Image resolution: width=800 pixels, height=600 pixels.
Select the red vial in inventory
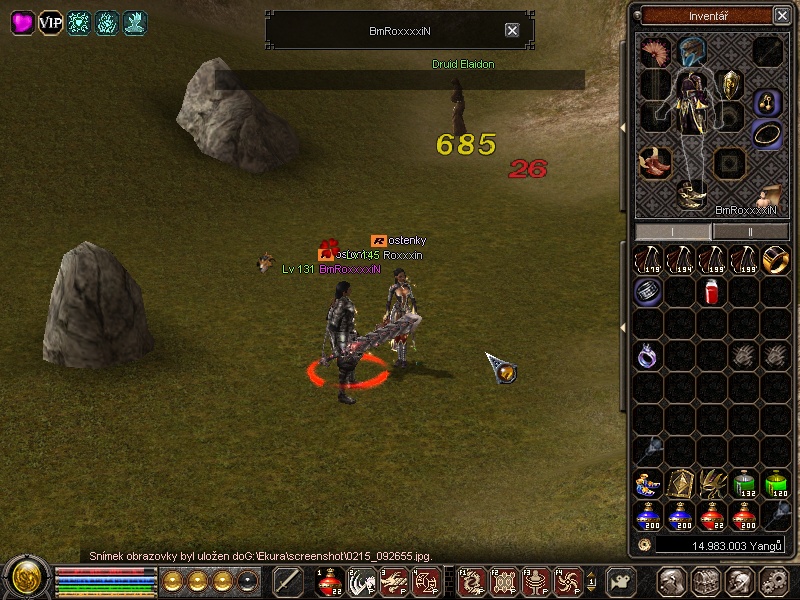coord(712,292)
